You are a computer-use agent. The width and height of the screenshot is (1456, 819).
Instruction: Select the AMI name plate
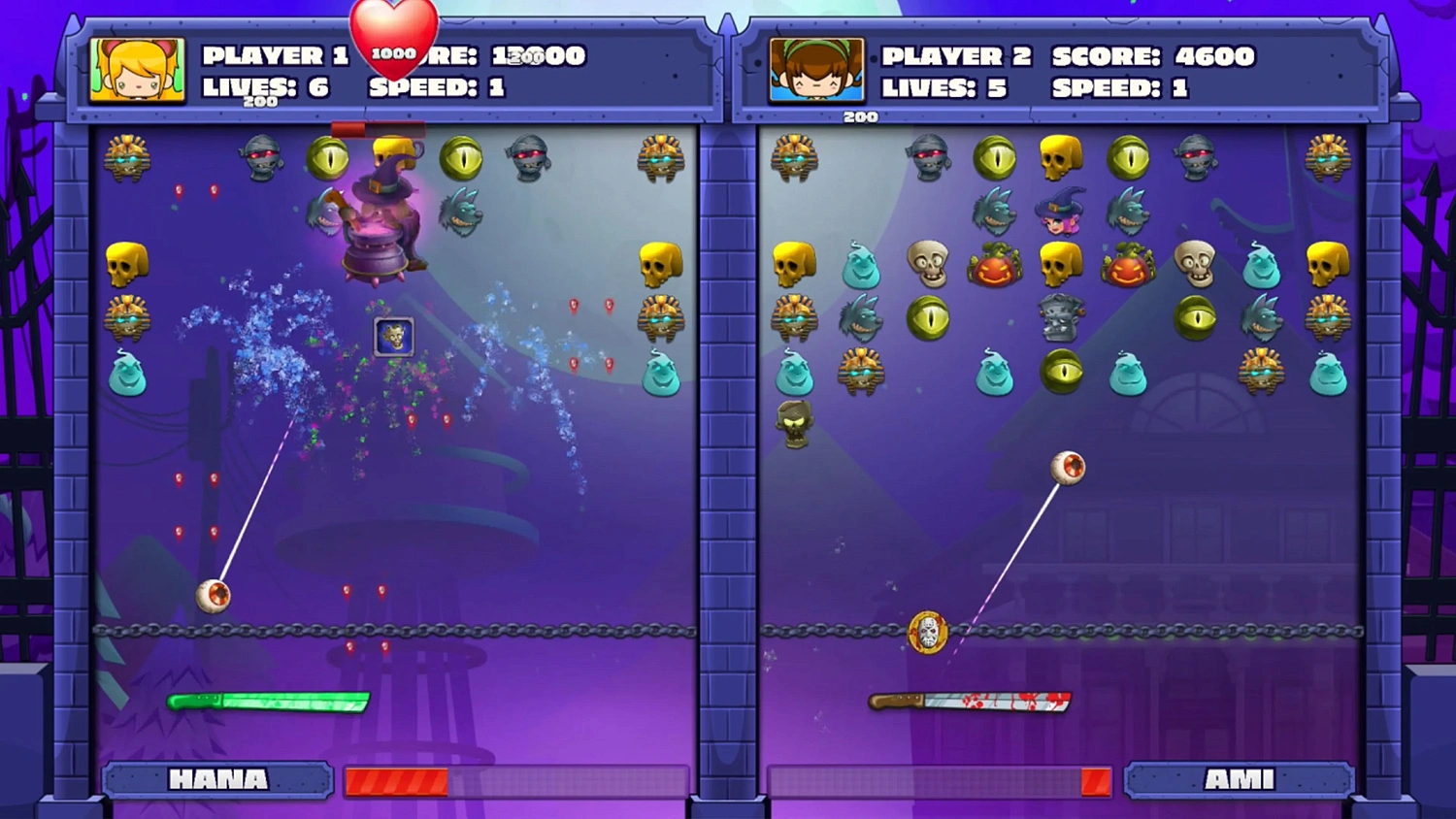1240,779
